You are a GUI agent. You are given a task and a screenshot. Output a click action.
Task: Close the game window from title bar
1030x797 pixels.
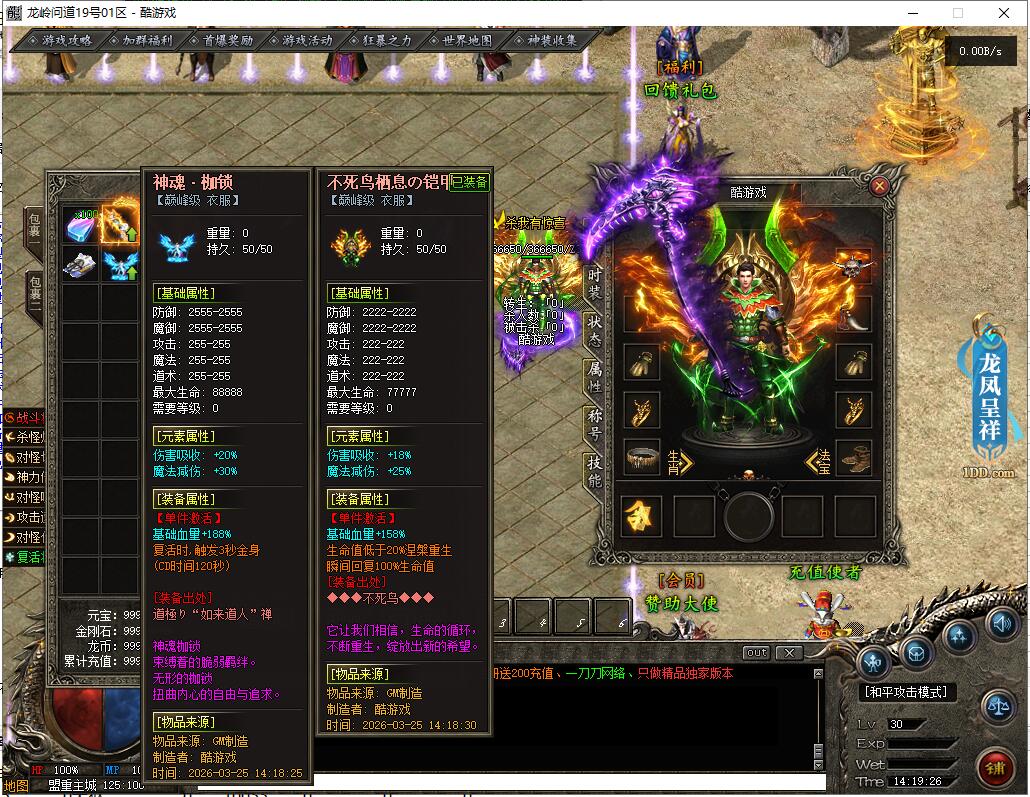tap(1004, 13)
